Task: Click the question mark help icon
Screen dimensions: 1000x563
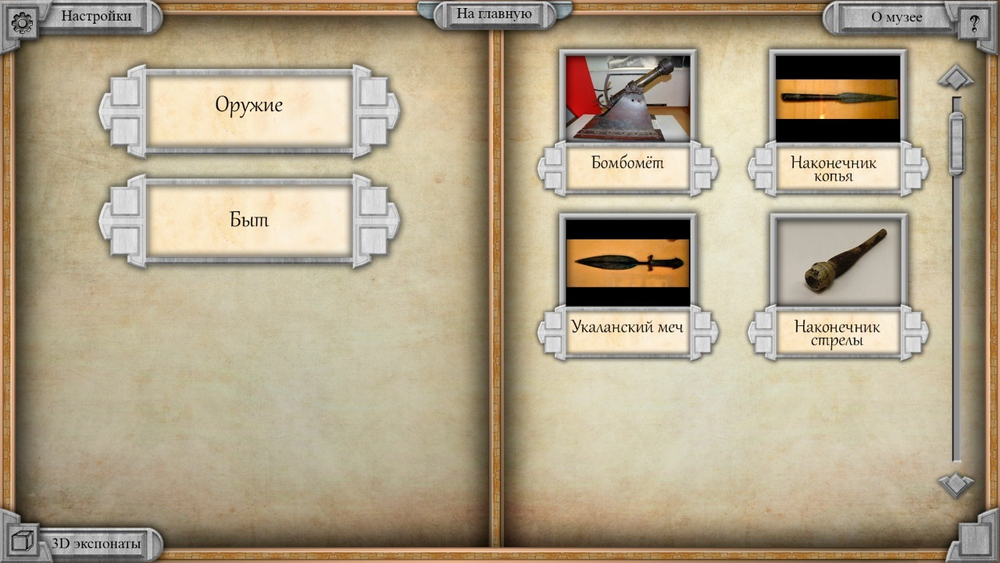Action: 974,22
